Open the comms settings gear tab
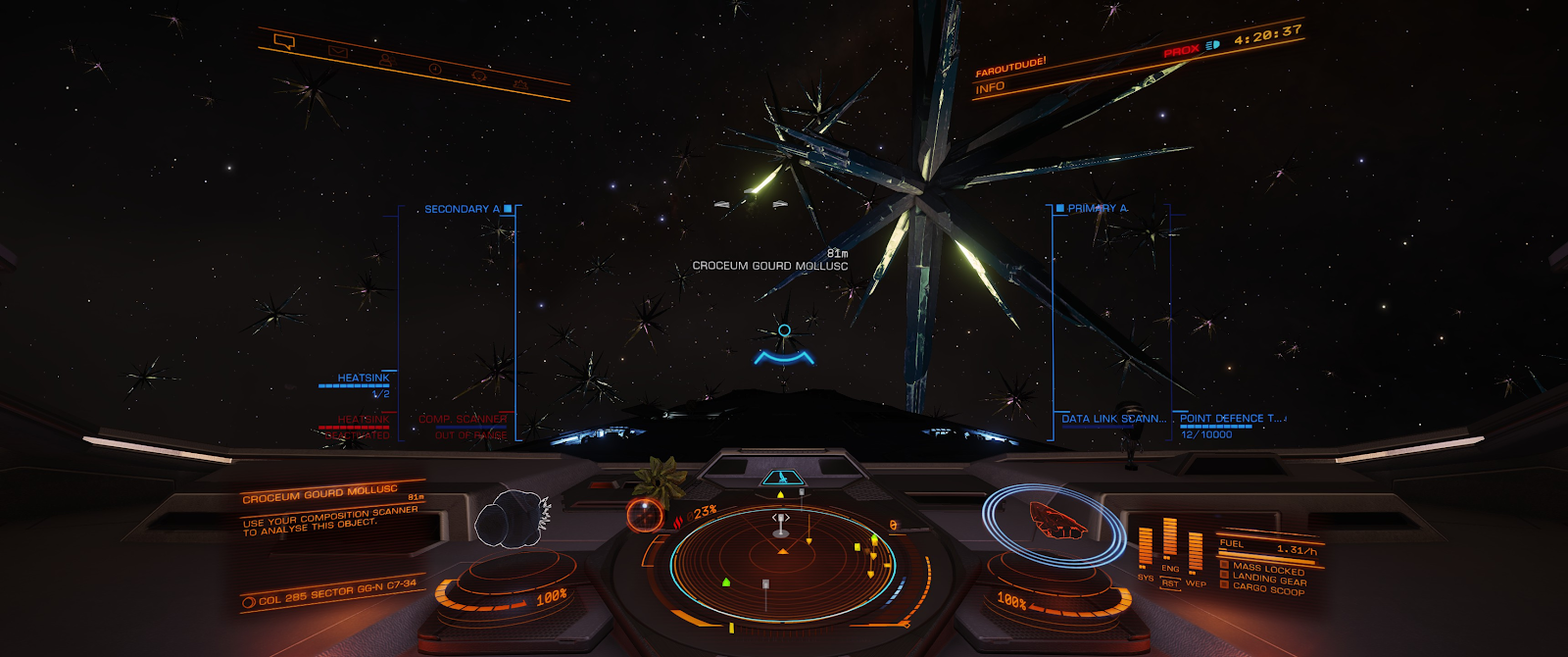The image size is (1568, 657). [x=520, y=85]
